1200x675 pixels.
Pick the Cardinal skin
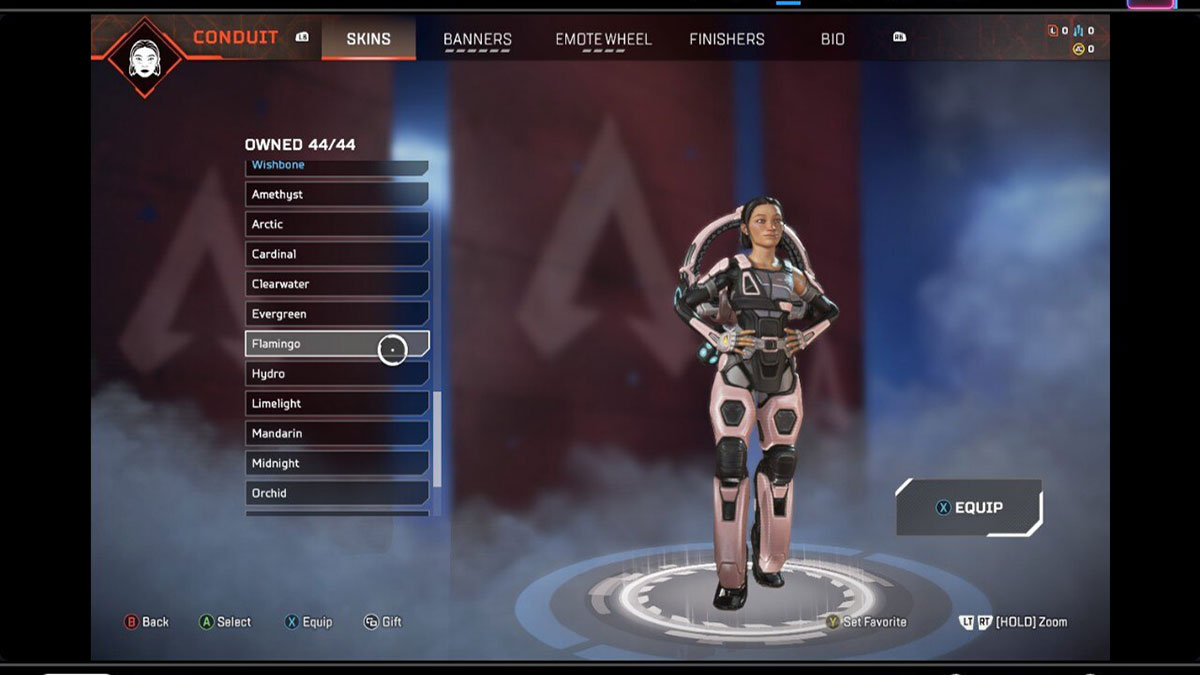tap(336, 254)
